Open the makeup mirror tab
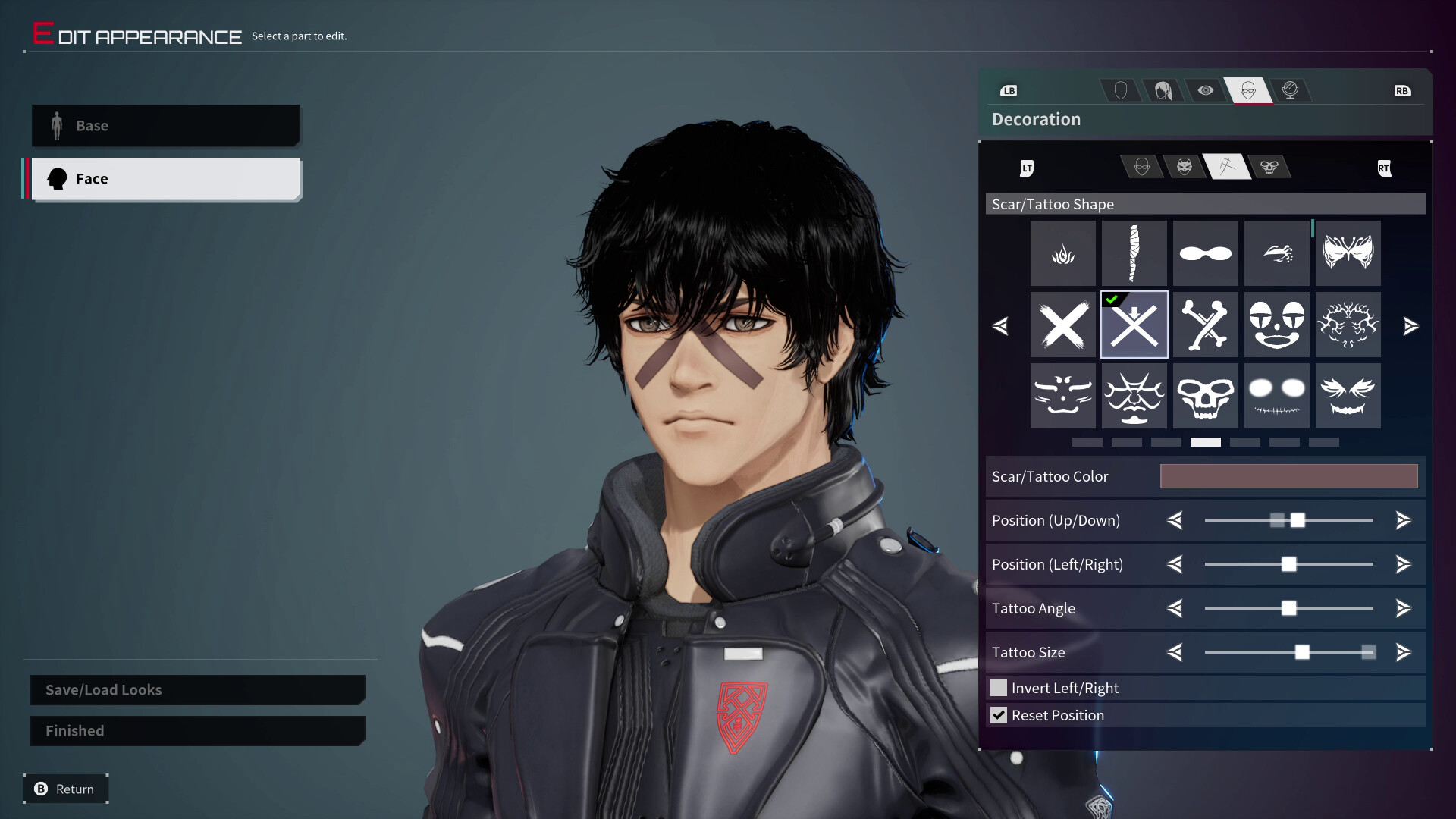This screenshot has width=1456, height=819. 1291,90
